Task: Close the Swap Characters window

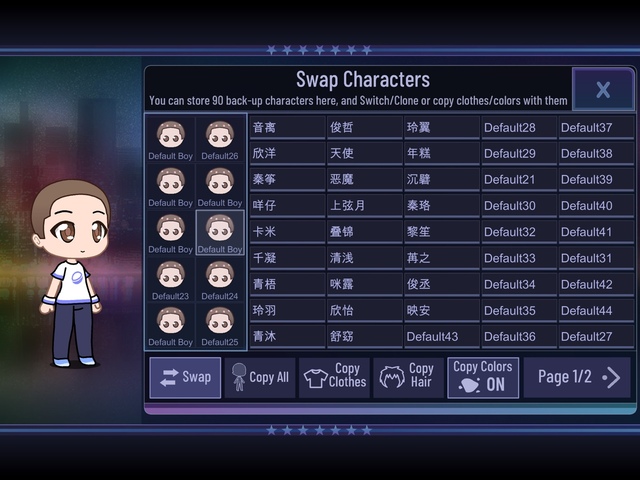Action: 603,89
